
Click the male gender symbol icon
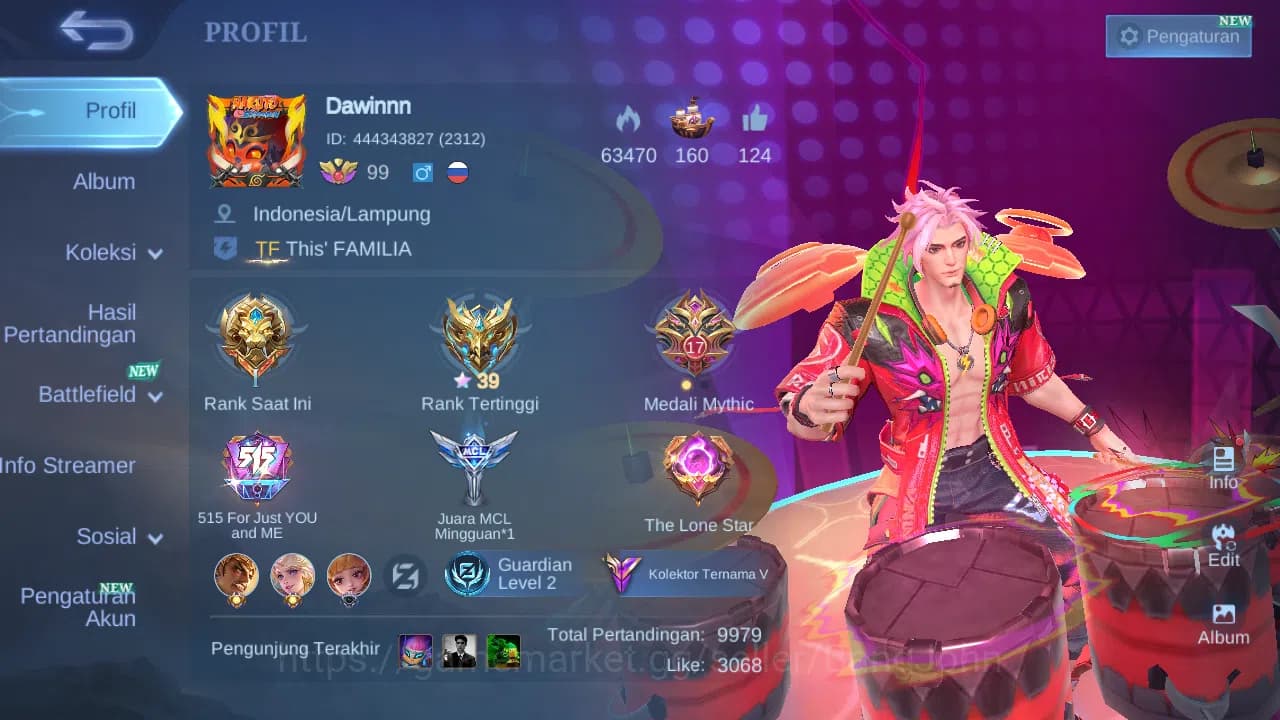[421, 172]
